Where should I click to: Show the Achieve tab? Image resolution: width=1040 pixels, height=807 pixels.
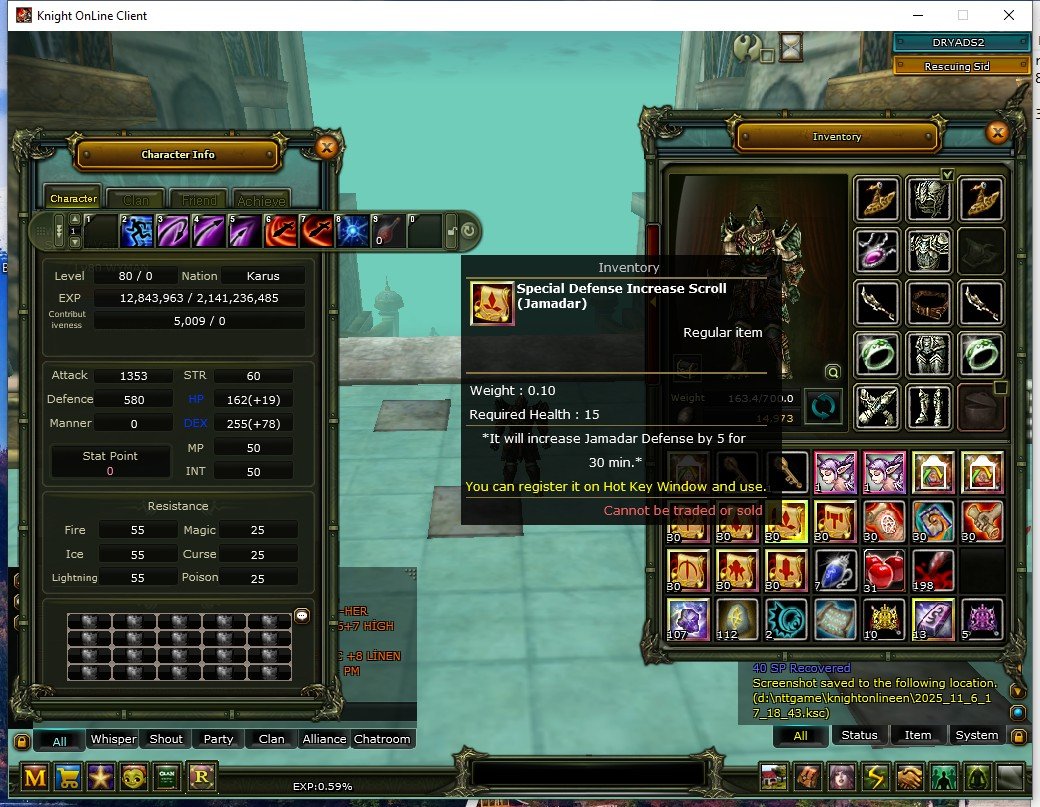[261, 199]
